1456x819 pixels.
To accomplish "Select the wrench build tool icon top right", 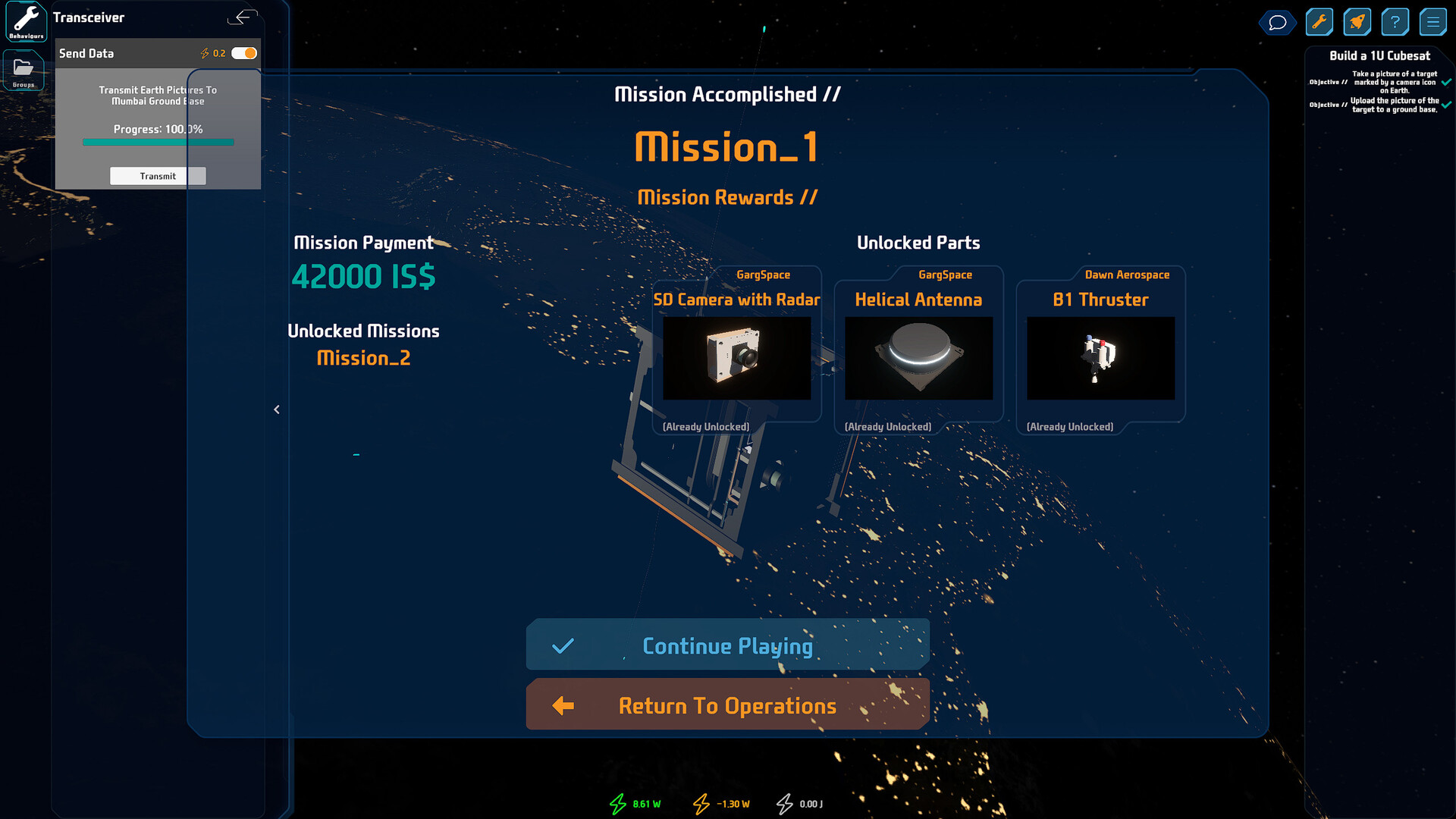I will coord(1319,21).
